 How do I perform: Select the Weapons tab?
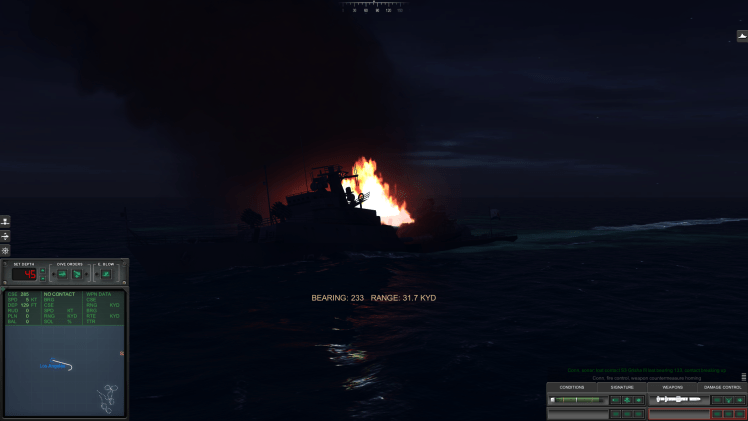[672, 387]
